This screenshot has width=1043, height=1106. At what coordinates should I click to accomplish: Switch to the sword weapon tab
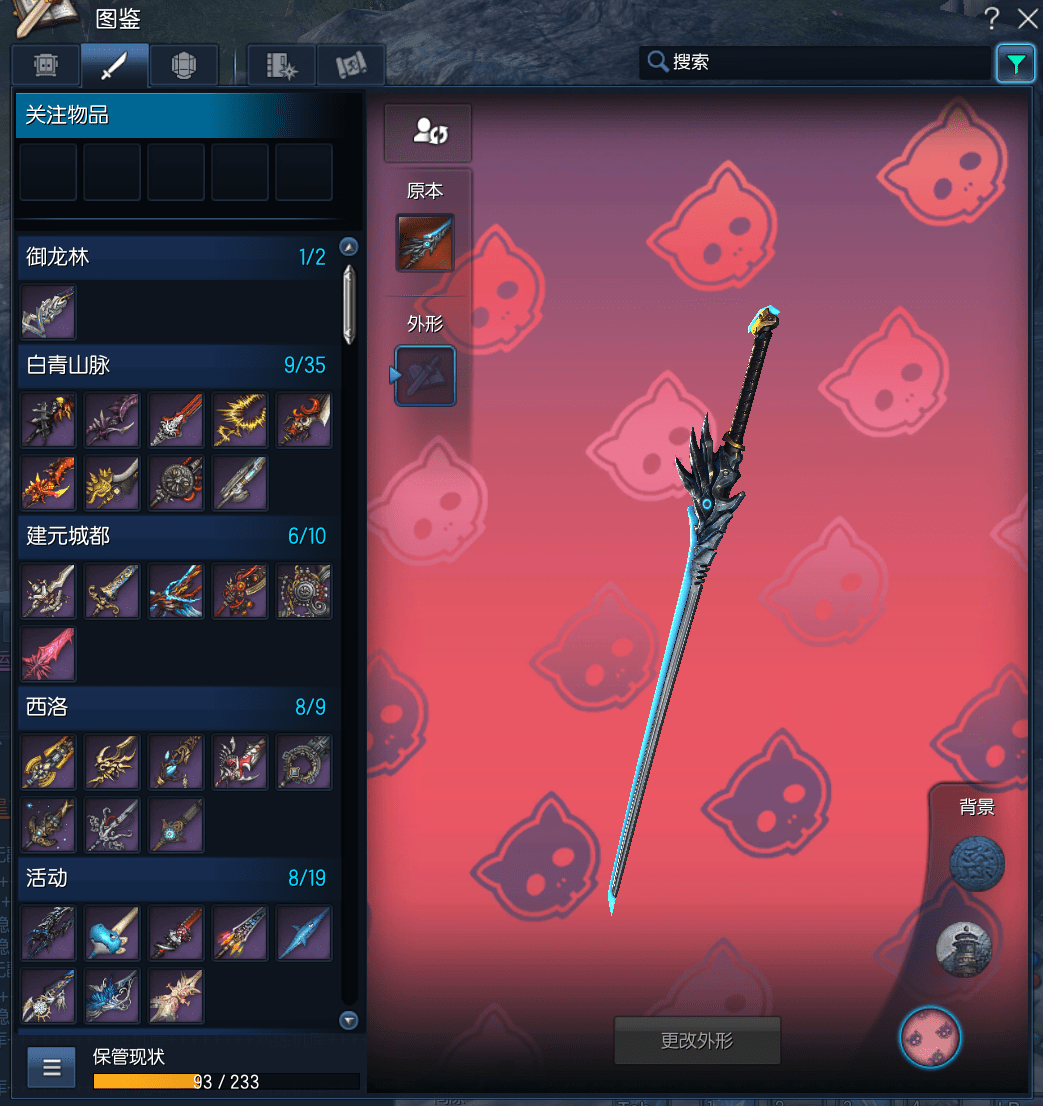[115, 65]
